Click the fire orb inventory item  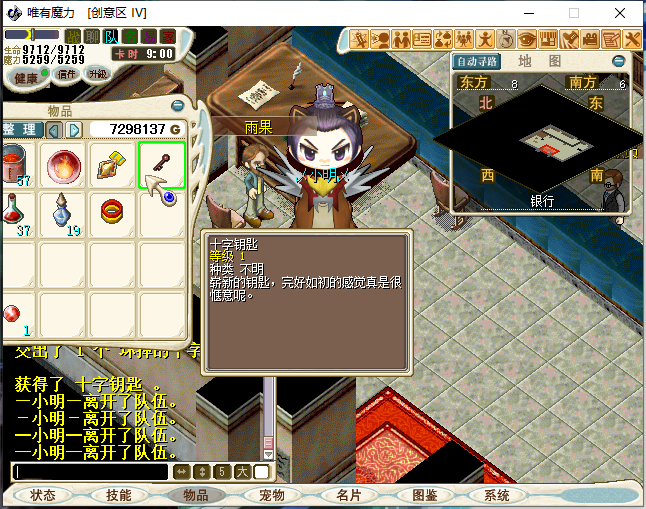[x=65, y=165]
